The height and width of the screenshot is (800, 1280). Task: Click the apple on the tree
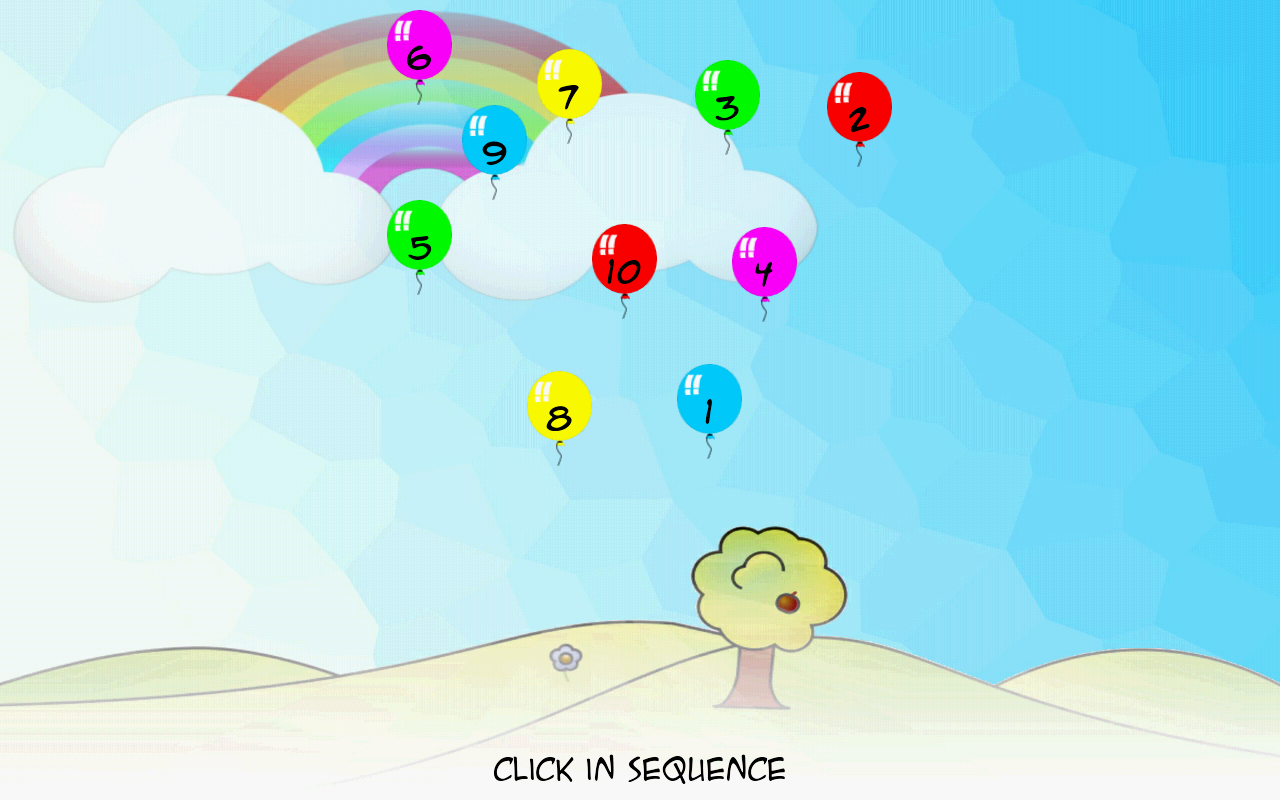pyautogui.click(x=786, y=601)
